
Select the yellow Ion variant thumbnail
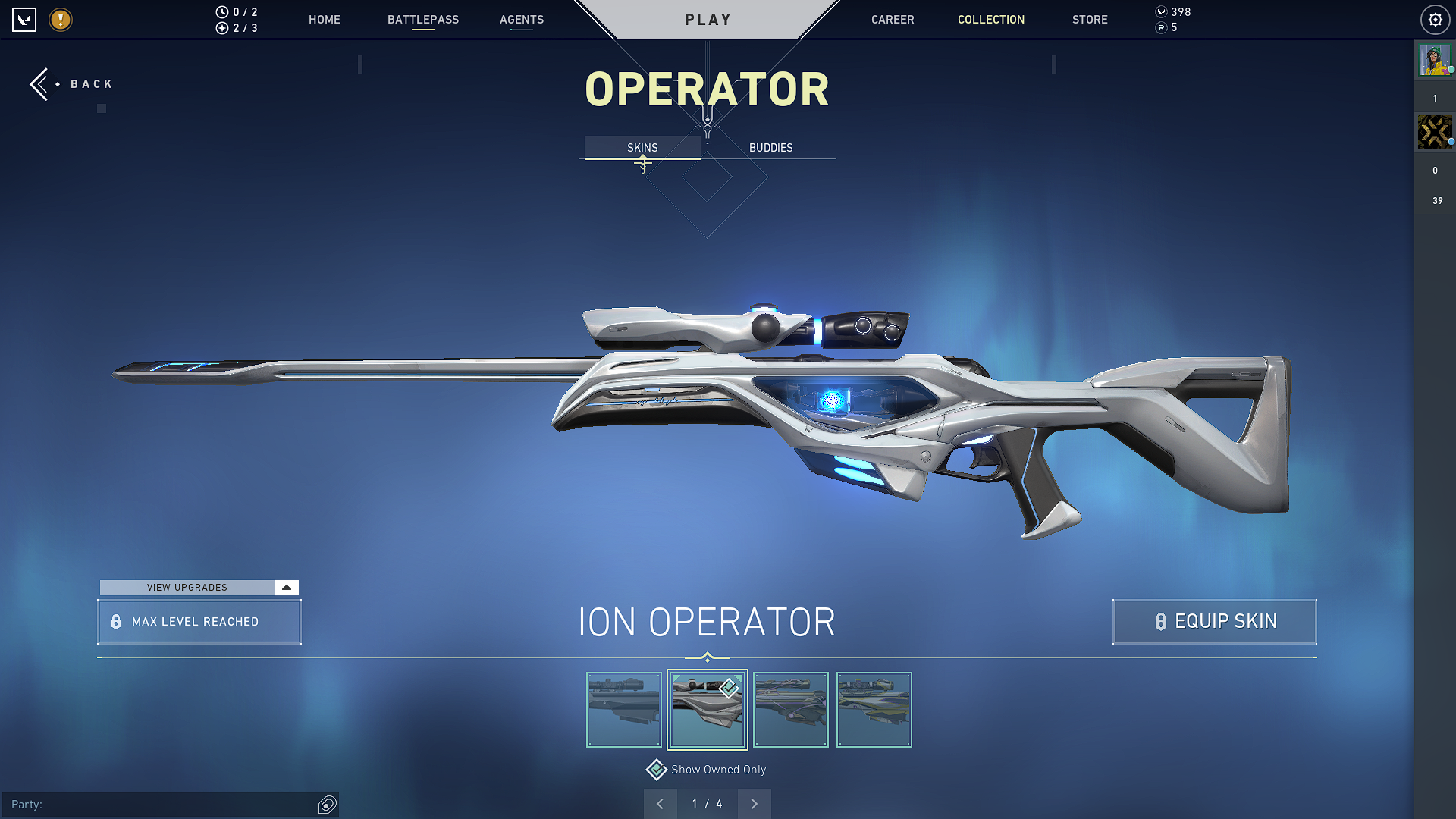click(874, 709)
